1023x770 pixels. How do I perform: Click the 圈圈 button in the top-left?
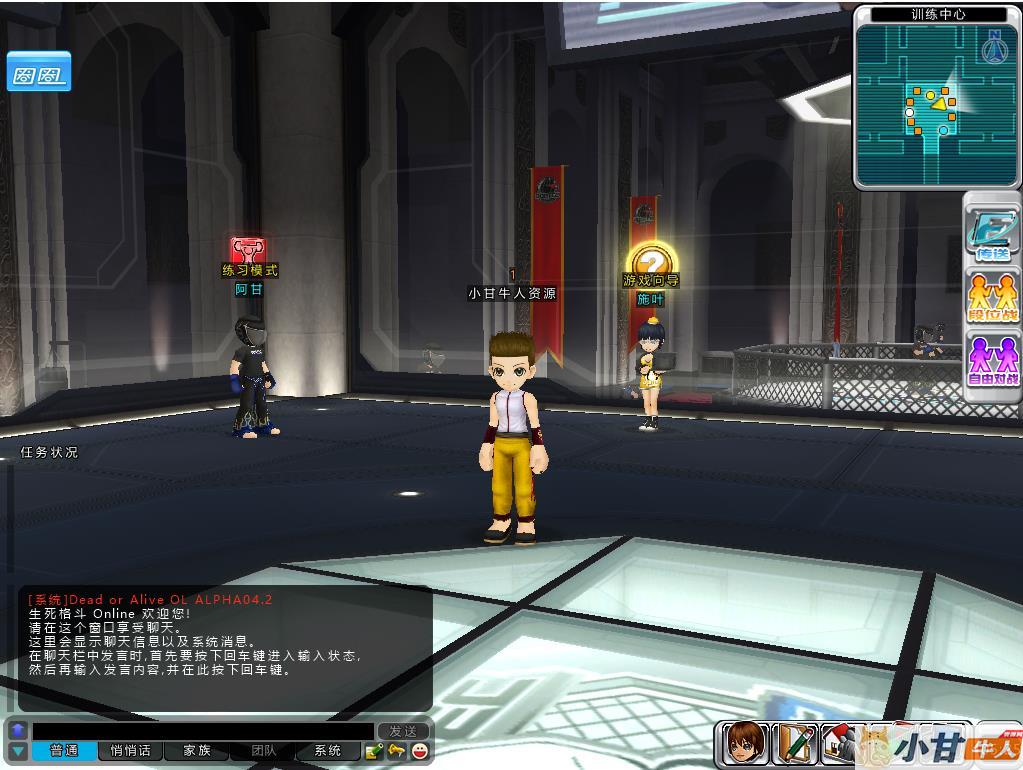coord(39,73)
